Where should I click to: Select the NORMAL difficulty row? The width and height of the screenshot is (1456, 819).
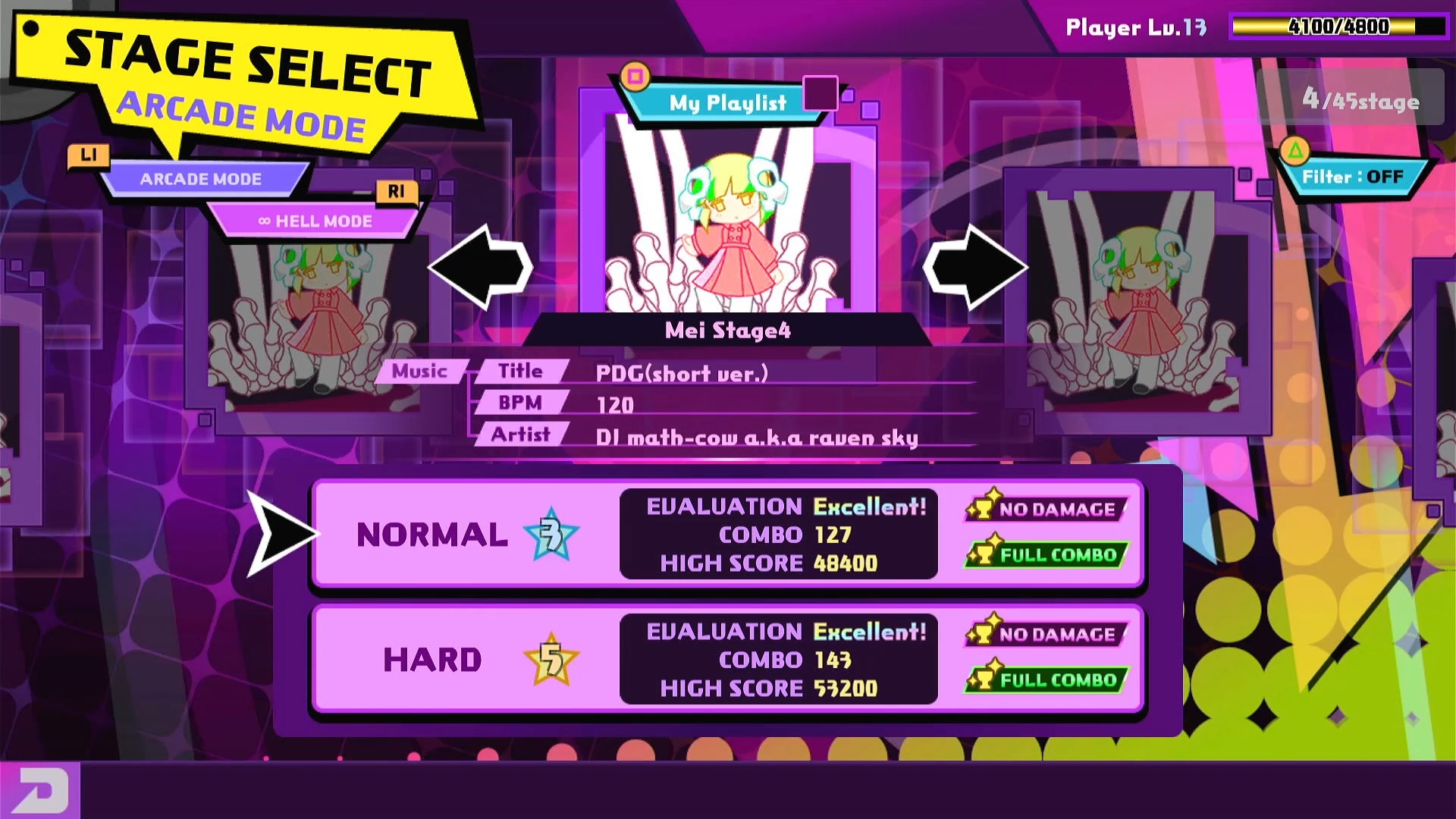click(726, 534)
